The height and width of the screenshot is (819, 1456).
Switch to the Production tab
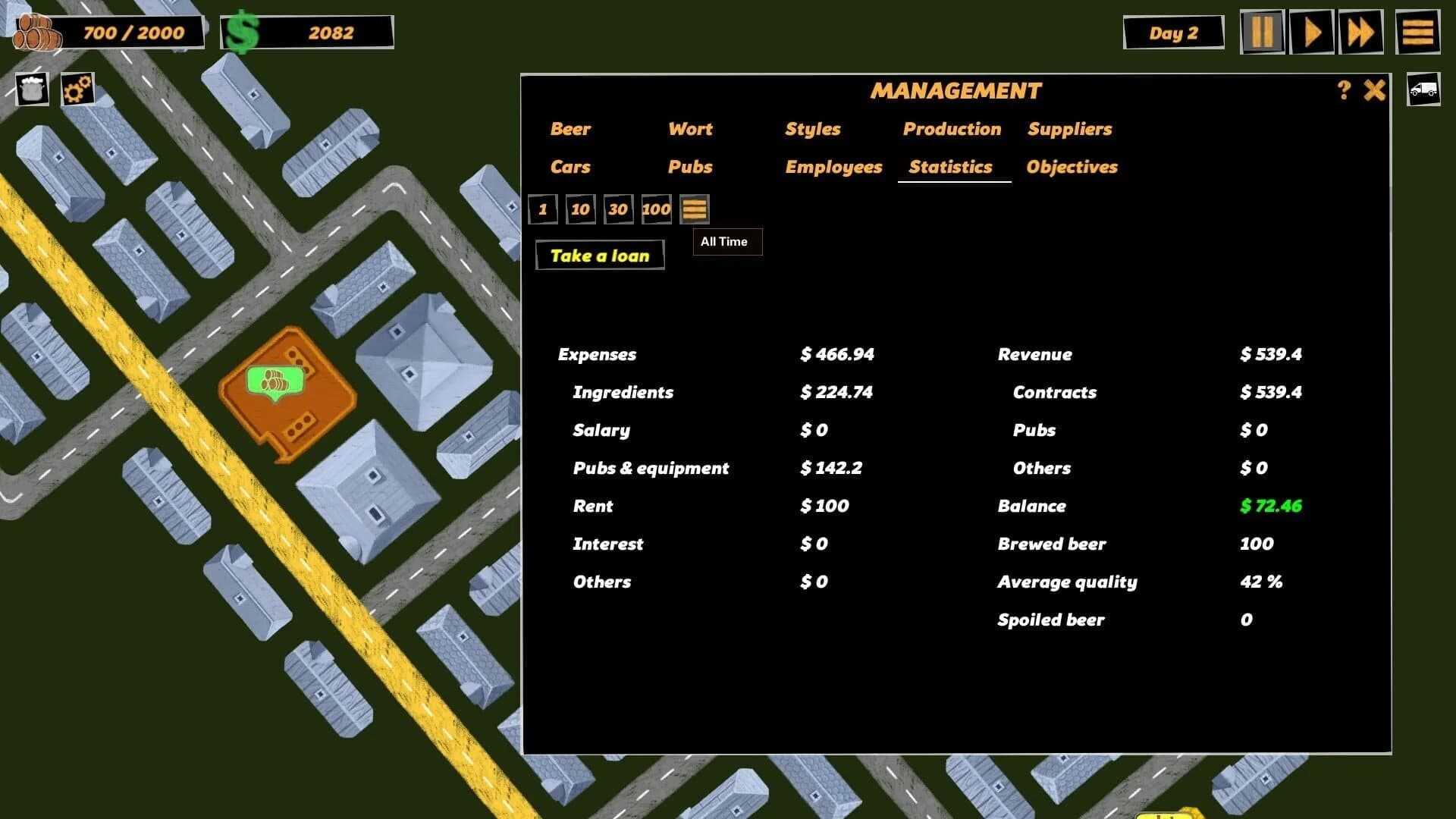click(x=952, y=129)
